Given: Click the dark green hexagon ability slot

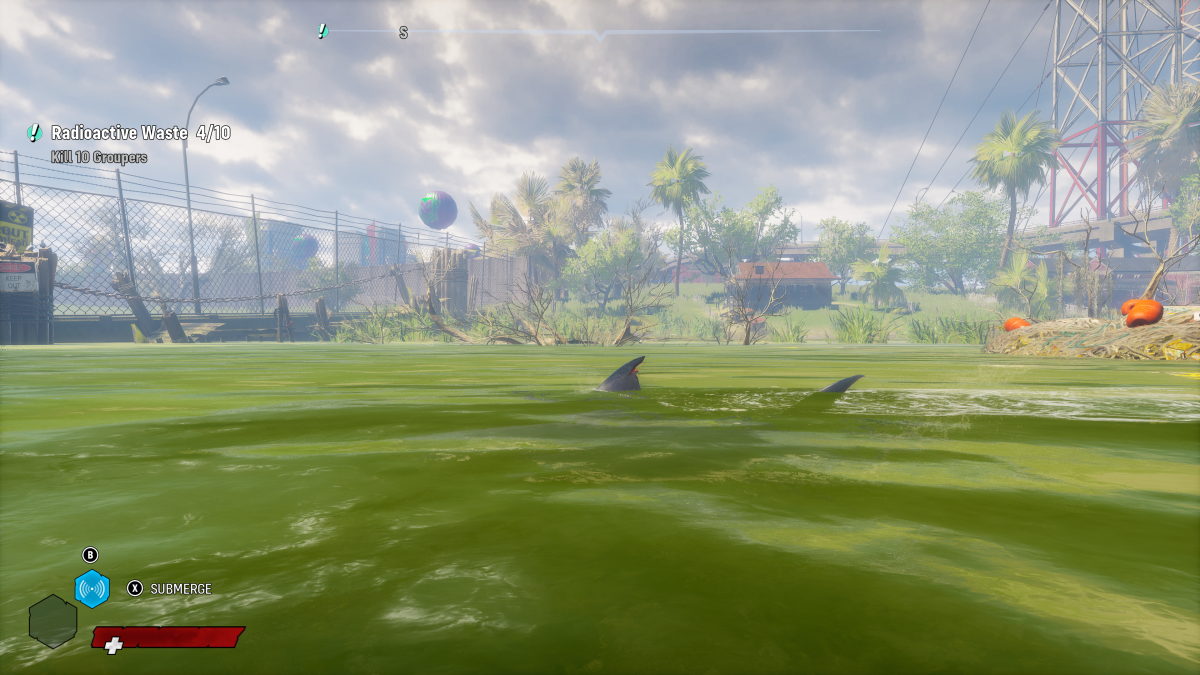Looking at the screenshot, I should click(53, 621).
